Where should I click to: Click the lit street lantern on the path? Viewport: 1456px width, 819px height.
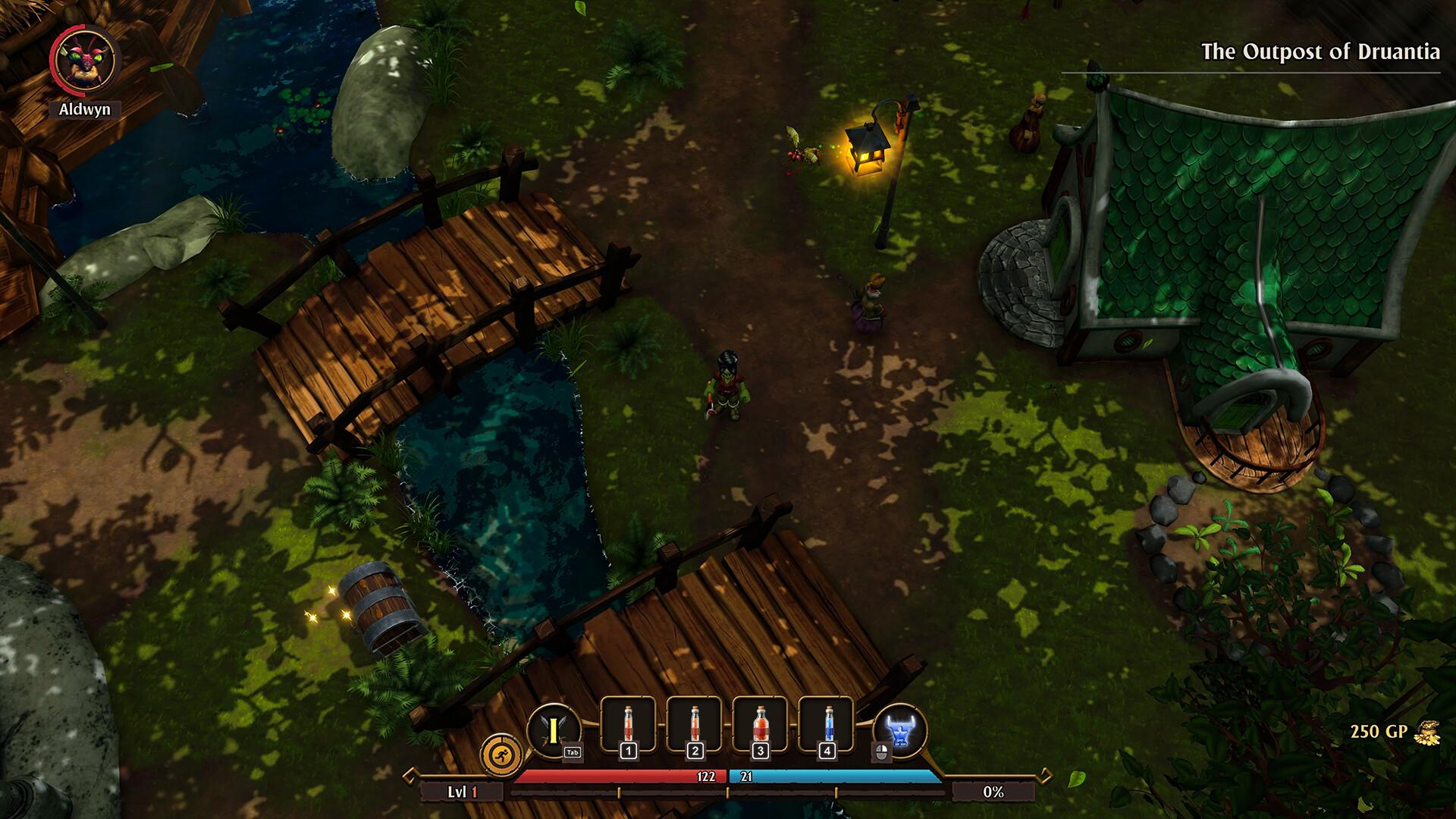point(868,152)
